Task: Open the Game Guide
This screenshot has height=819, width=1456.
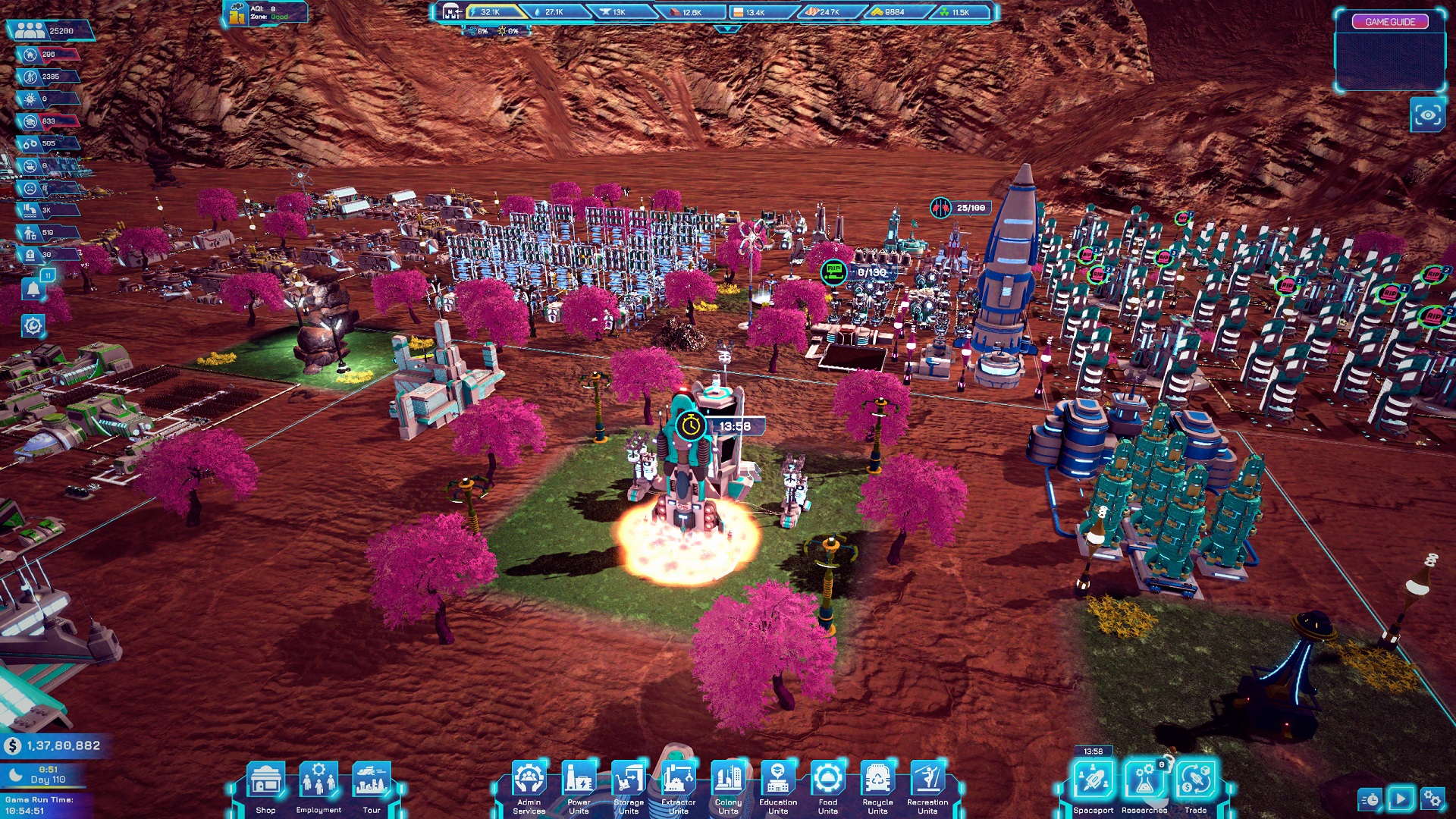Action: point(1390,22)
